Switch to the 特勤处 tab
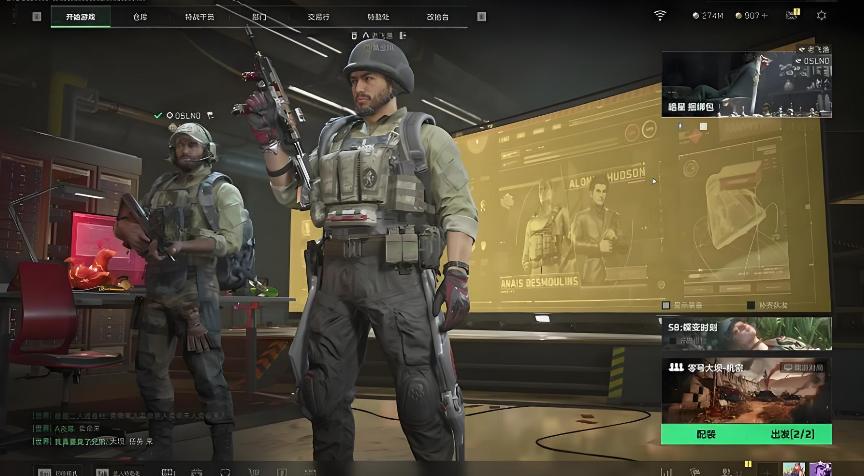 [378, 16]
